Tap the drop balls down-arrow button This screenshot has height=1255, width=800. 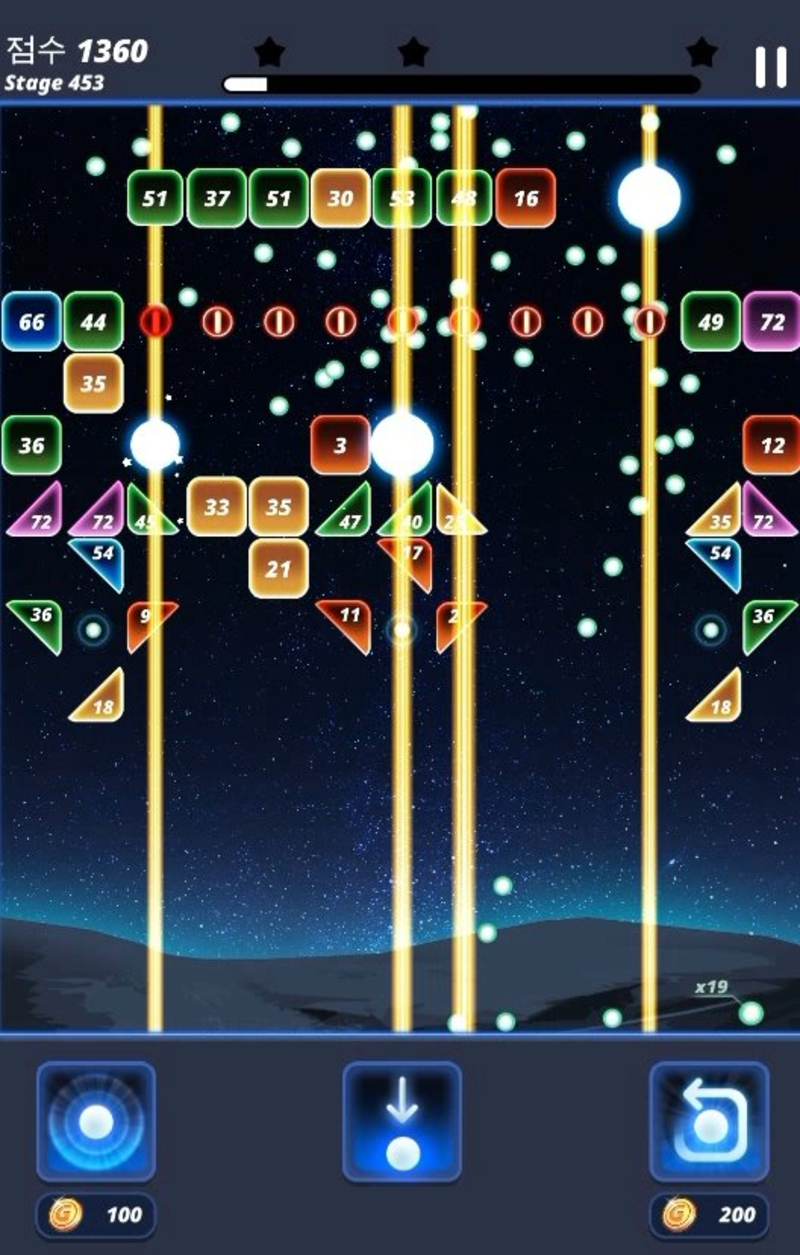402,1121
